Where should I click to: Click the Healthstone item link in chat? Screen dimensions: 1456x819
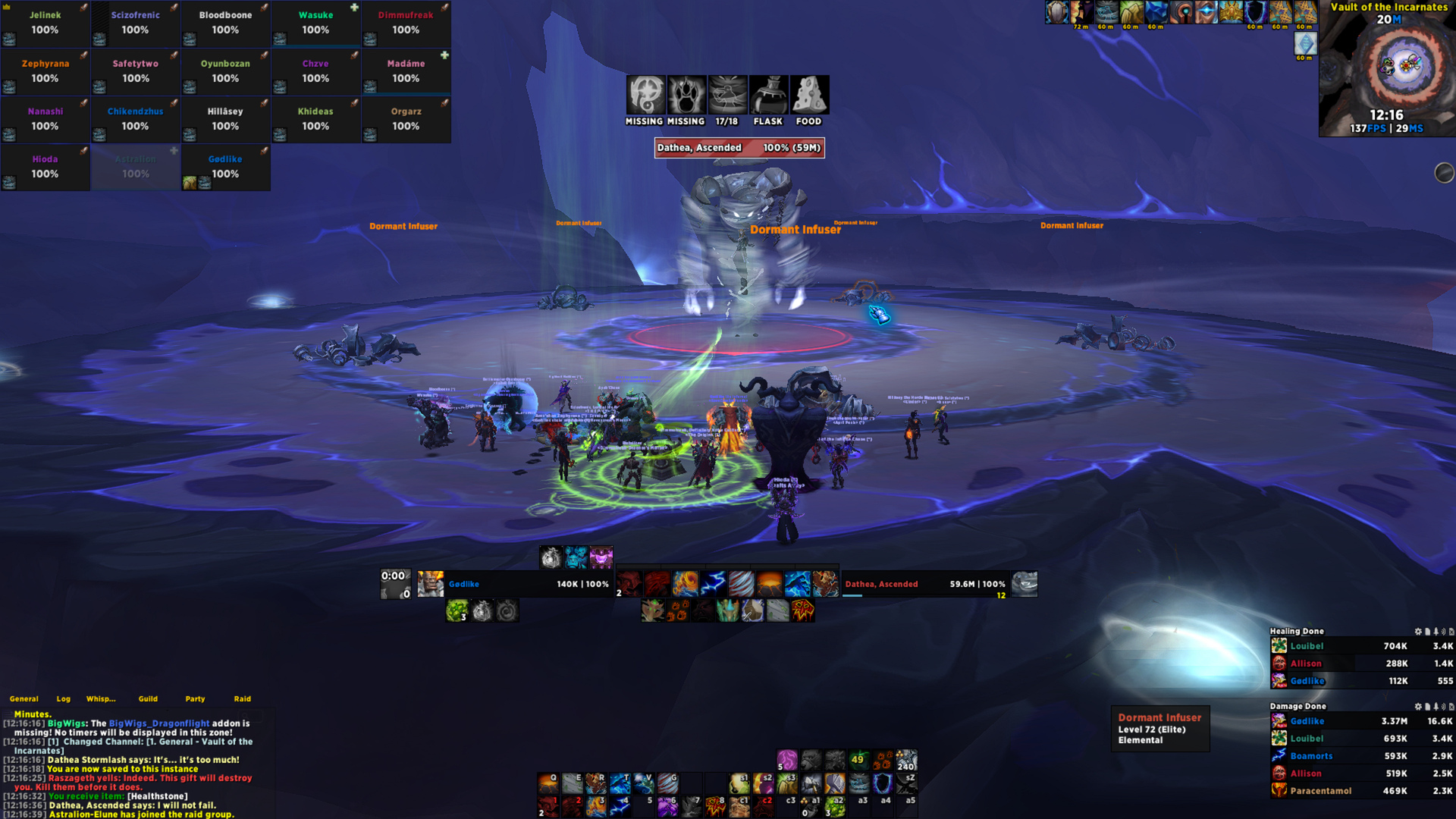(157, 796)
